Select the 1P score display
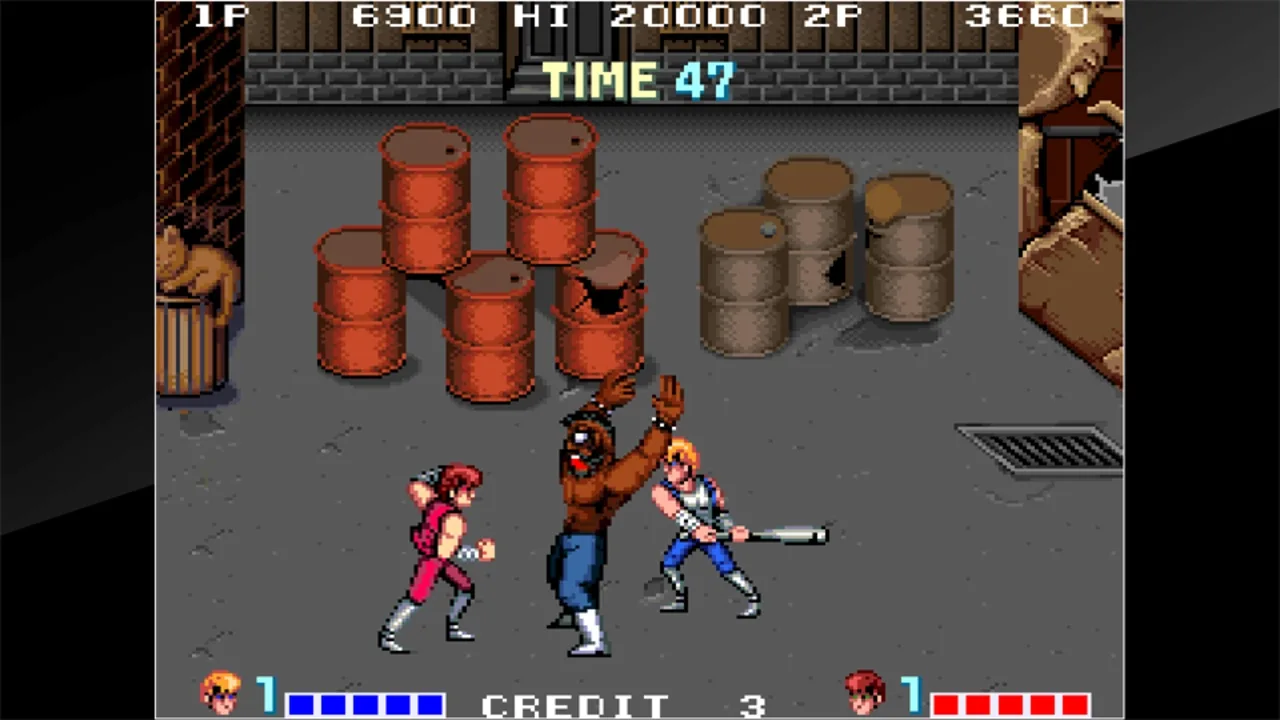The width and height of the screenshot is (1280, 720). click(412, 15)
